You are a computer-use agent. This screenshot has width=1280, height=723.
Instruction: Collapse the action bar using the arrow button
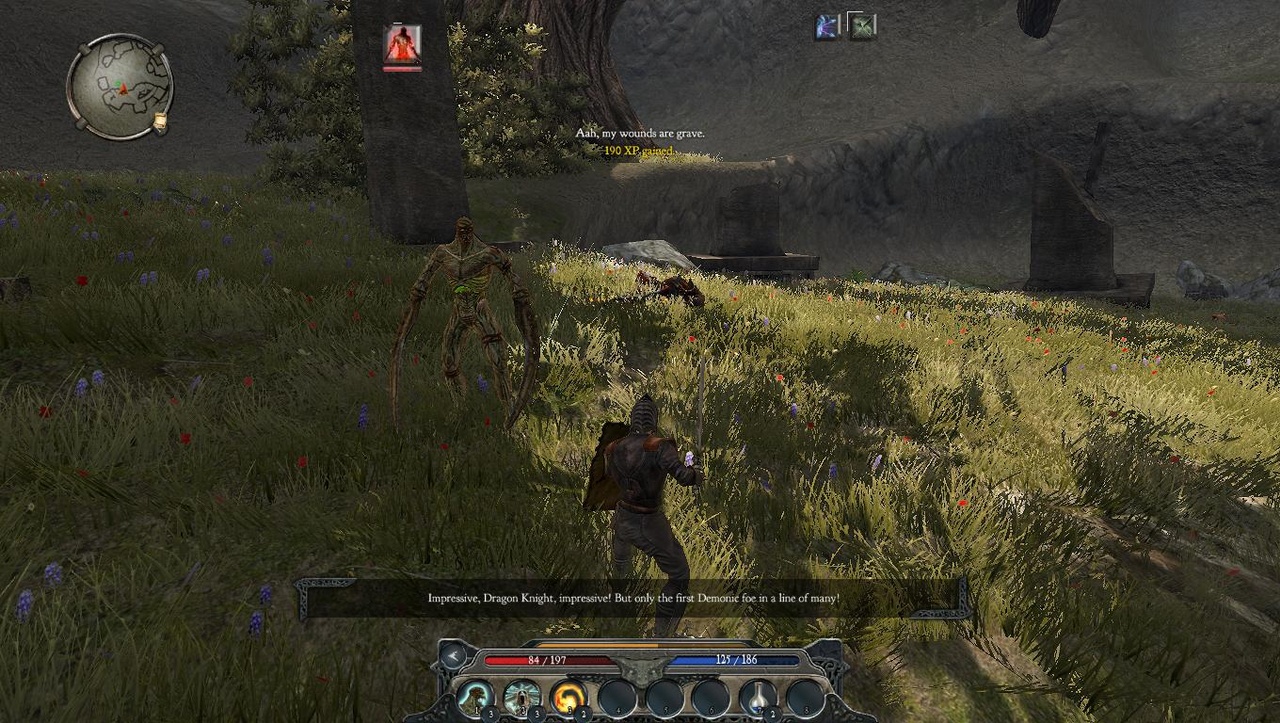452,657
